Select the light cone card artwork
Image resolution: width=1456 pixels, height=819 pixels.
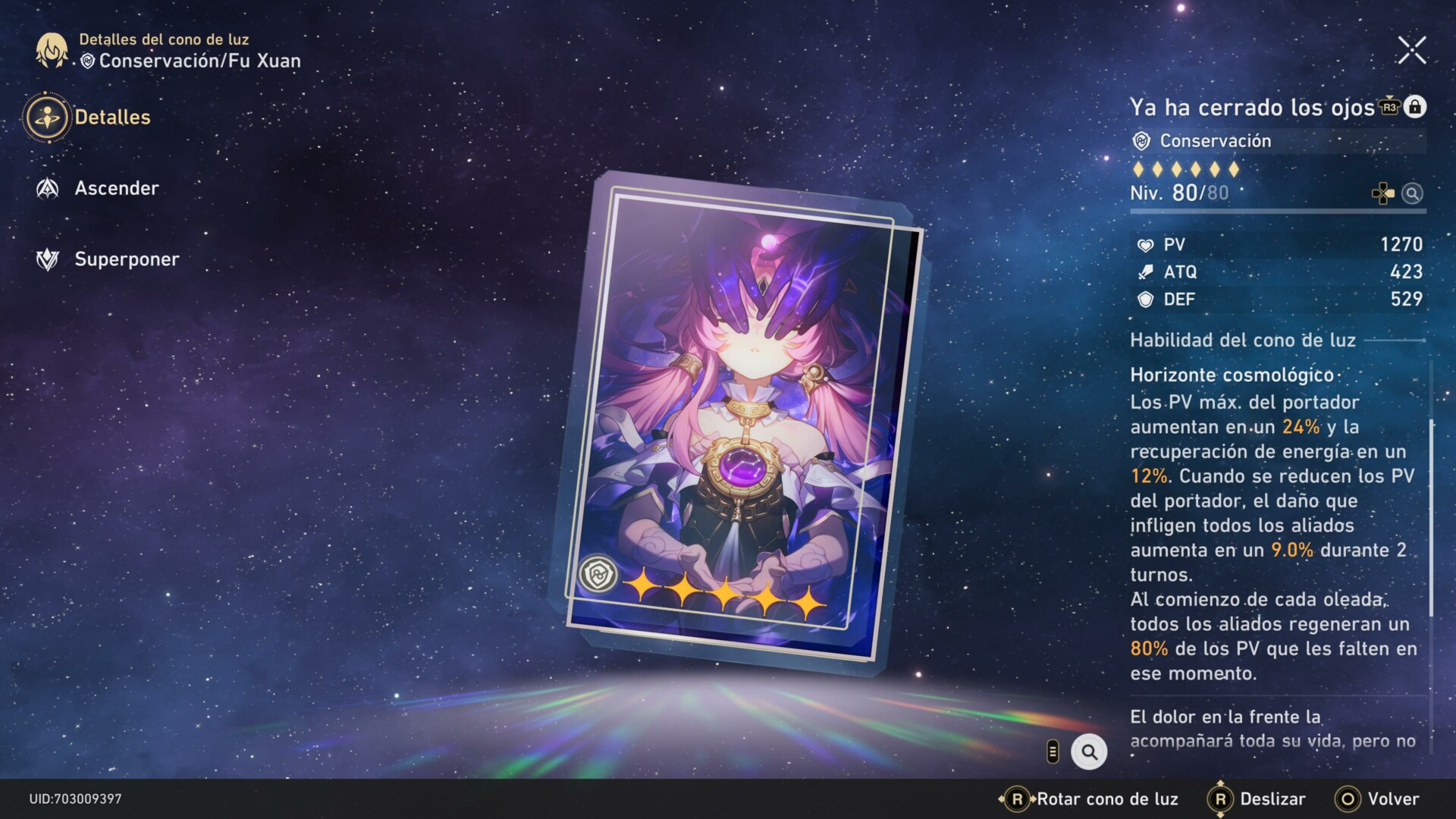[734, 417]
